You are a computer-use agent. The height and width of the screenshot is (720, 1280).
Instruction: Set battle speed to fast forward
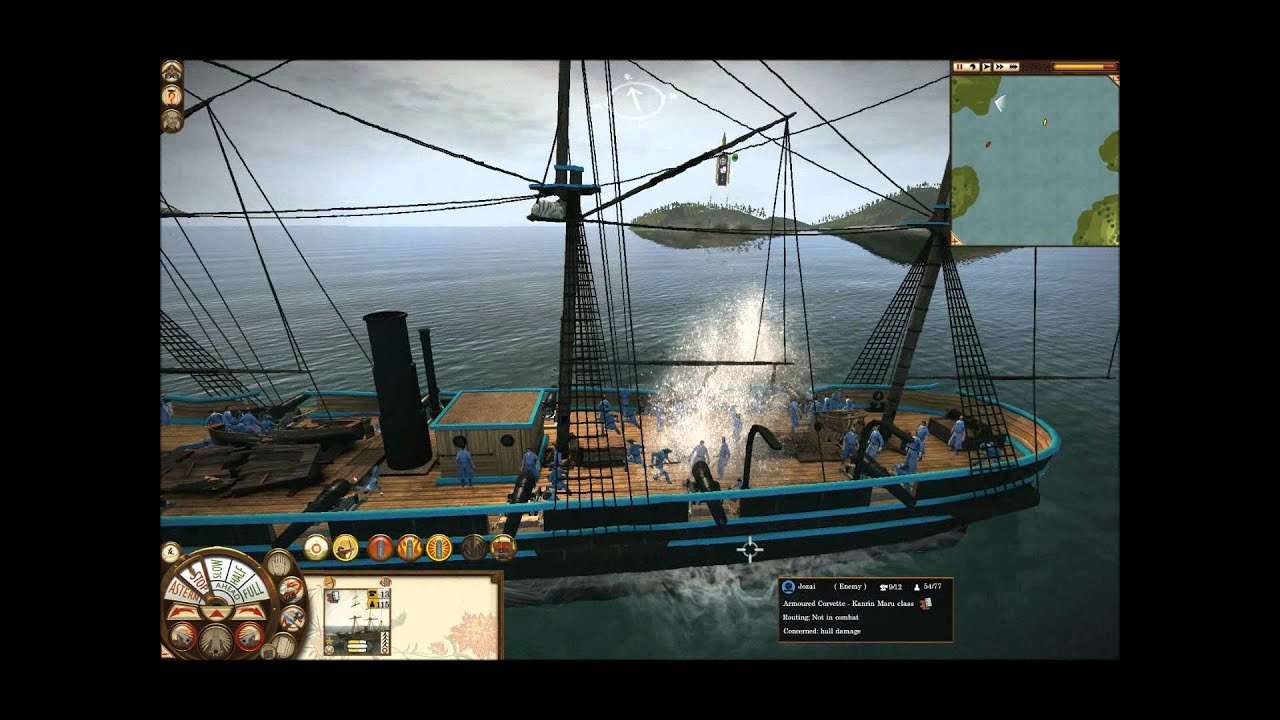pos(998,67)
